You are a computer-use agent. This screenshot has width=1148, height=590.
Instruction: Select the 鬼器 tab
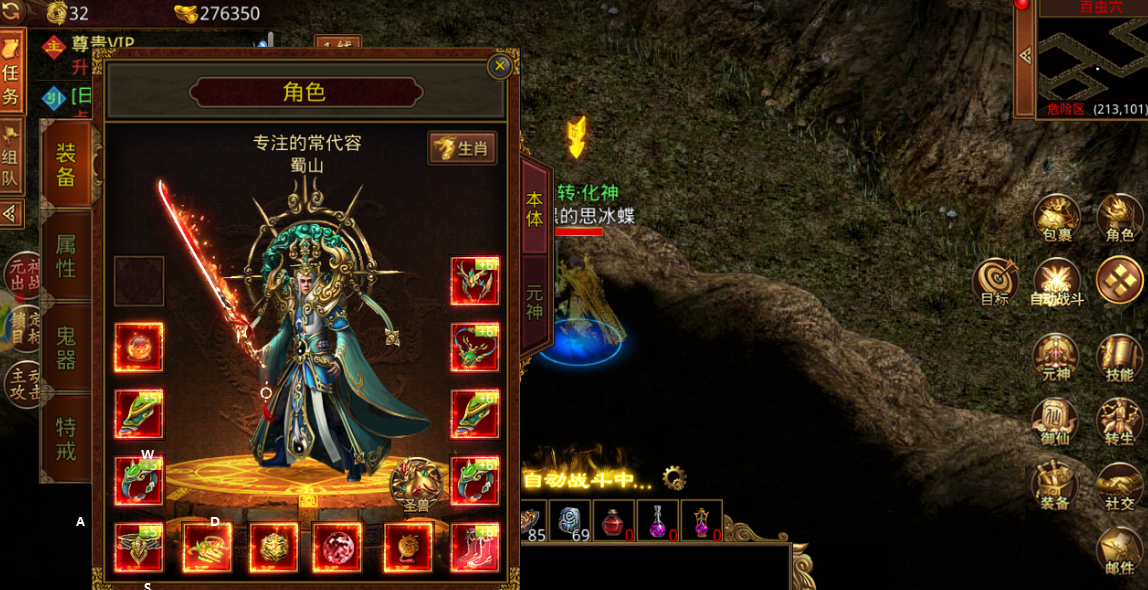66,347
